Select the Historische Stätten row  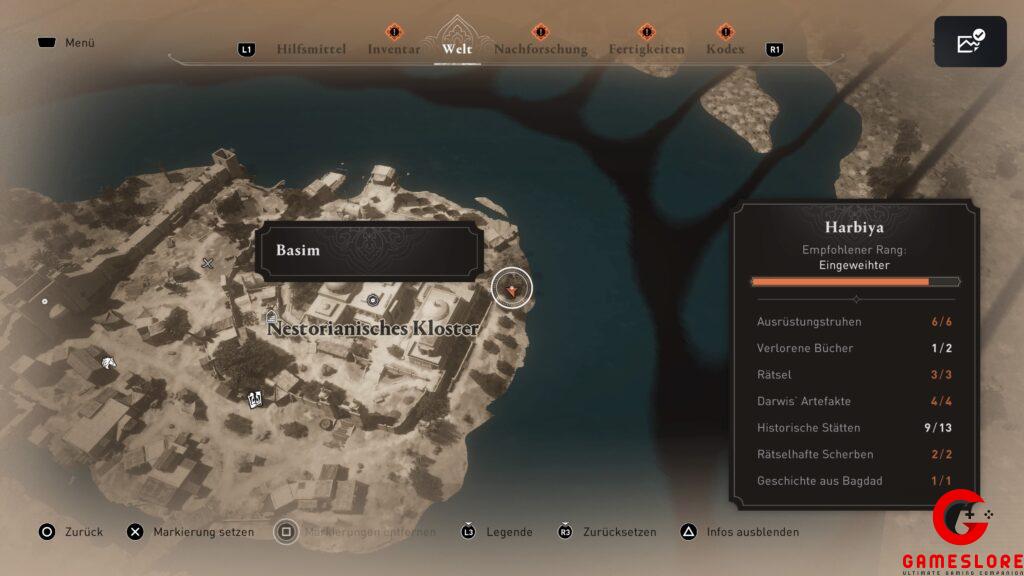point(855,428)
